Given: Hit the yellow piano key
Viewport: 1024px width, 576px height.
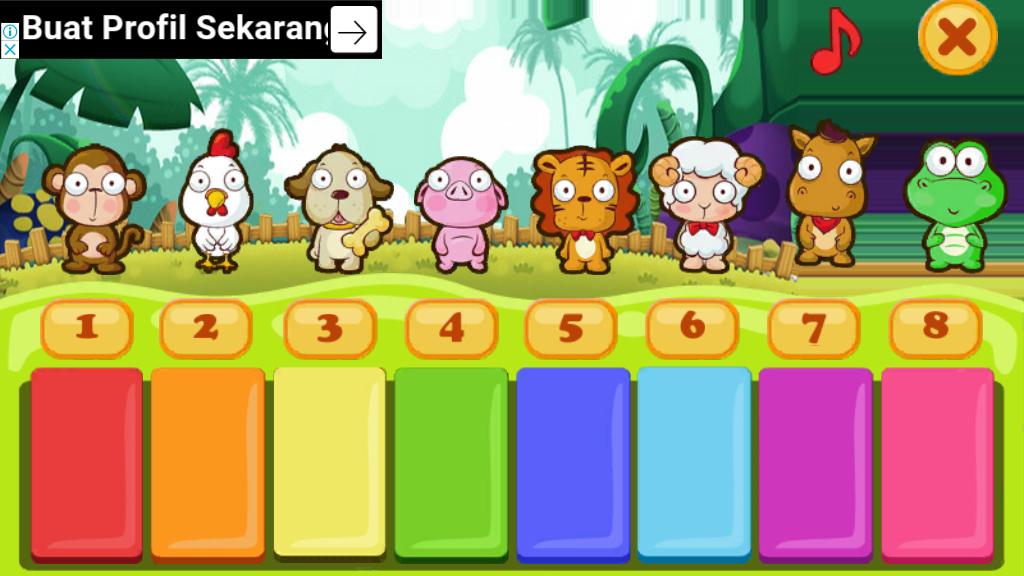Looking at the screenshot, I should 329,462.
